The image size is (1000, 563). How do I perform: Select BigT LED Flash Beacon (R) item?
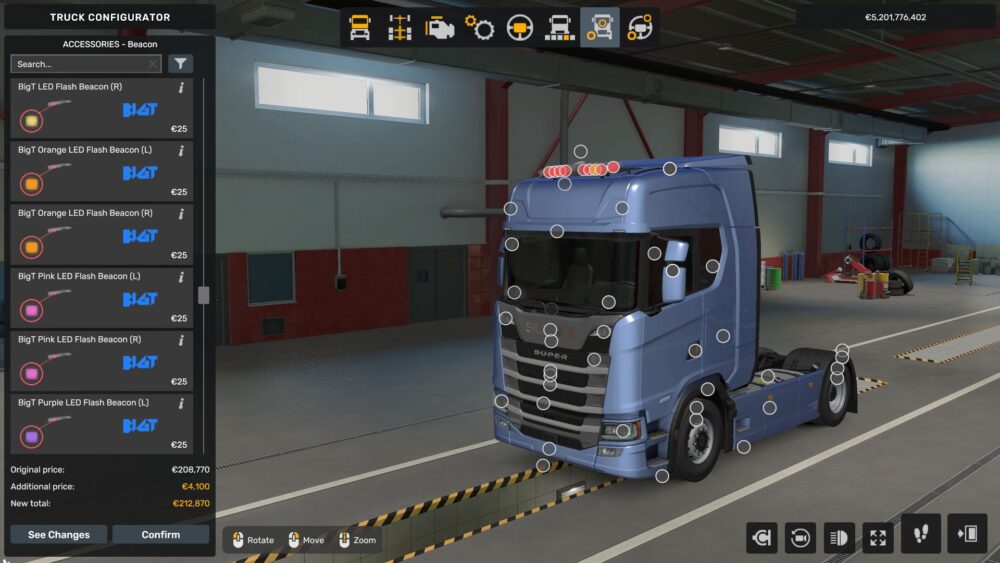click(100, 108)
